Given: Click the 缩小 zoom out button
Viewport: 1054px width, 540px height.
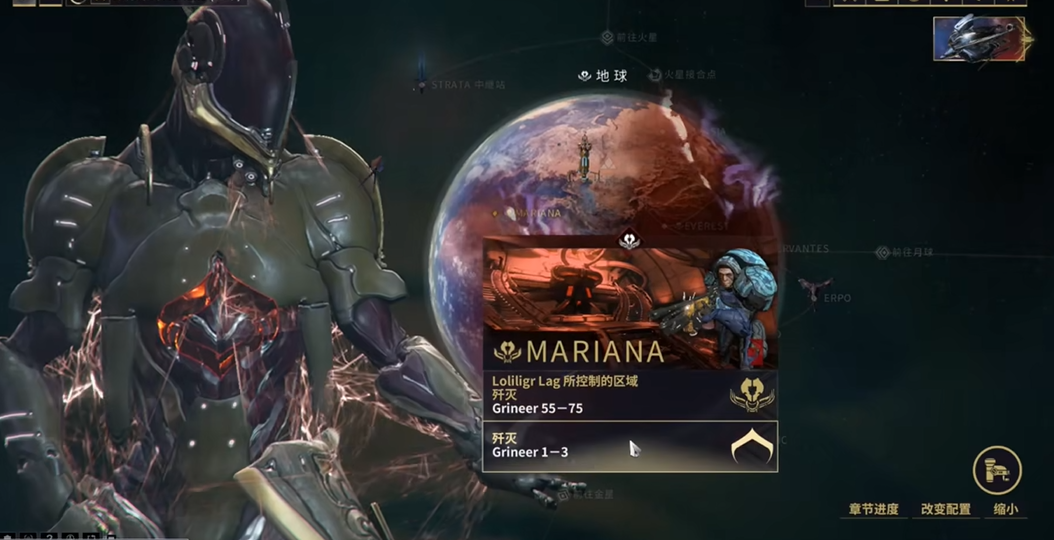Looking at the screenshot, I should click(x=1005, y=509).
